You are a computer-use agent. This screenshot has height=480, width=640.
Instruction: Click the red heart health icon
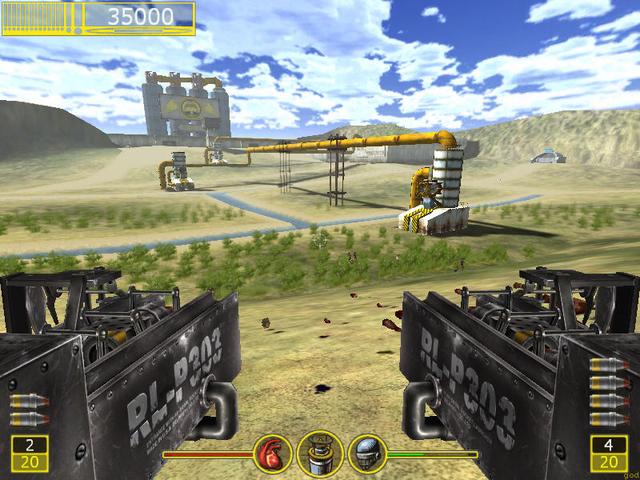pos(272,453)
